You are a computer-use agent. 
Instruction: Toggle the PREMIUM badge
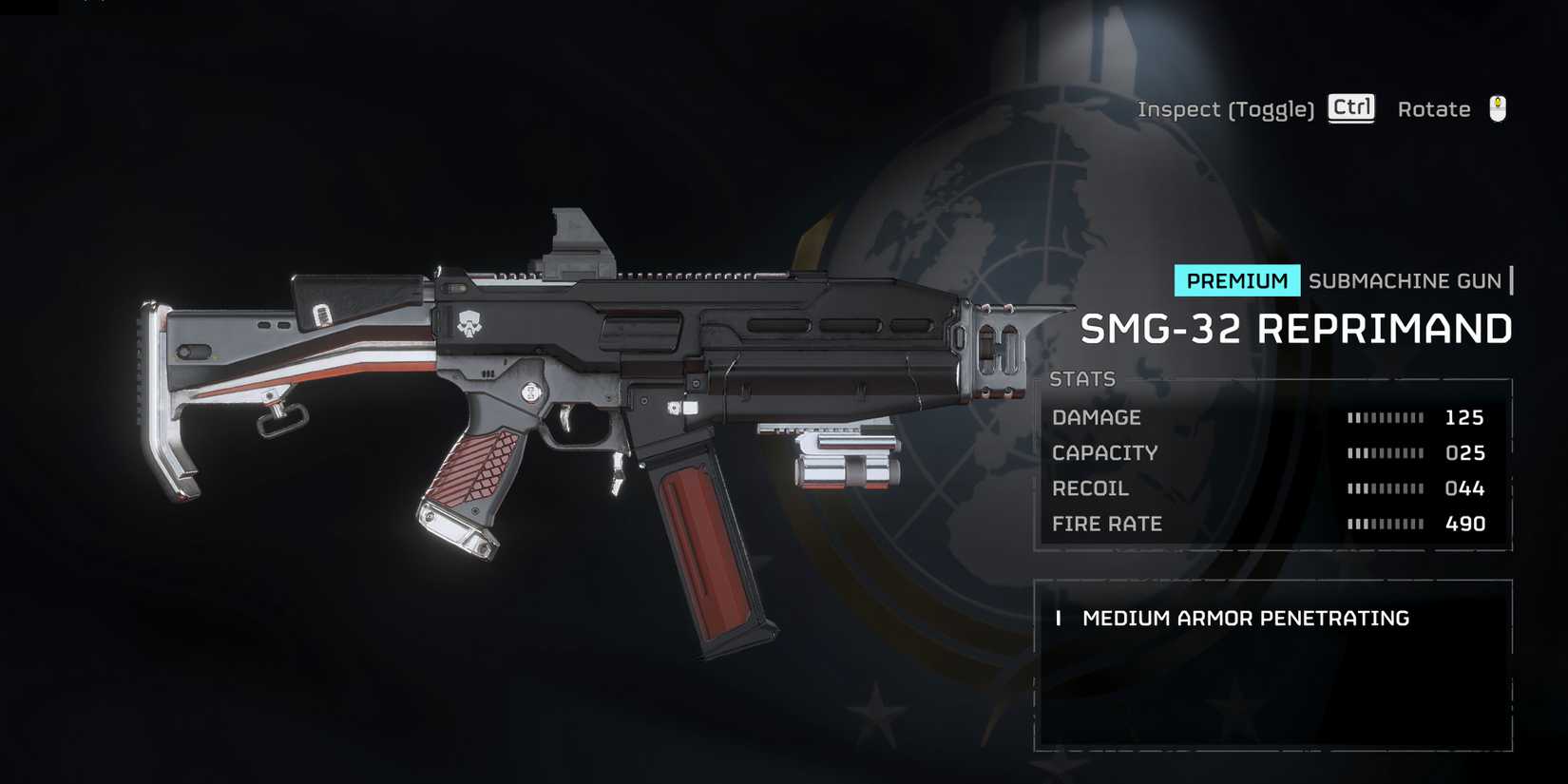(x=1235, y=280)
